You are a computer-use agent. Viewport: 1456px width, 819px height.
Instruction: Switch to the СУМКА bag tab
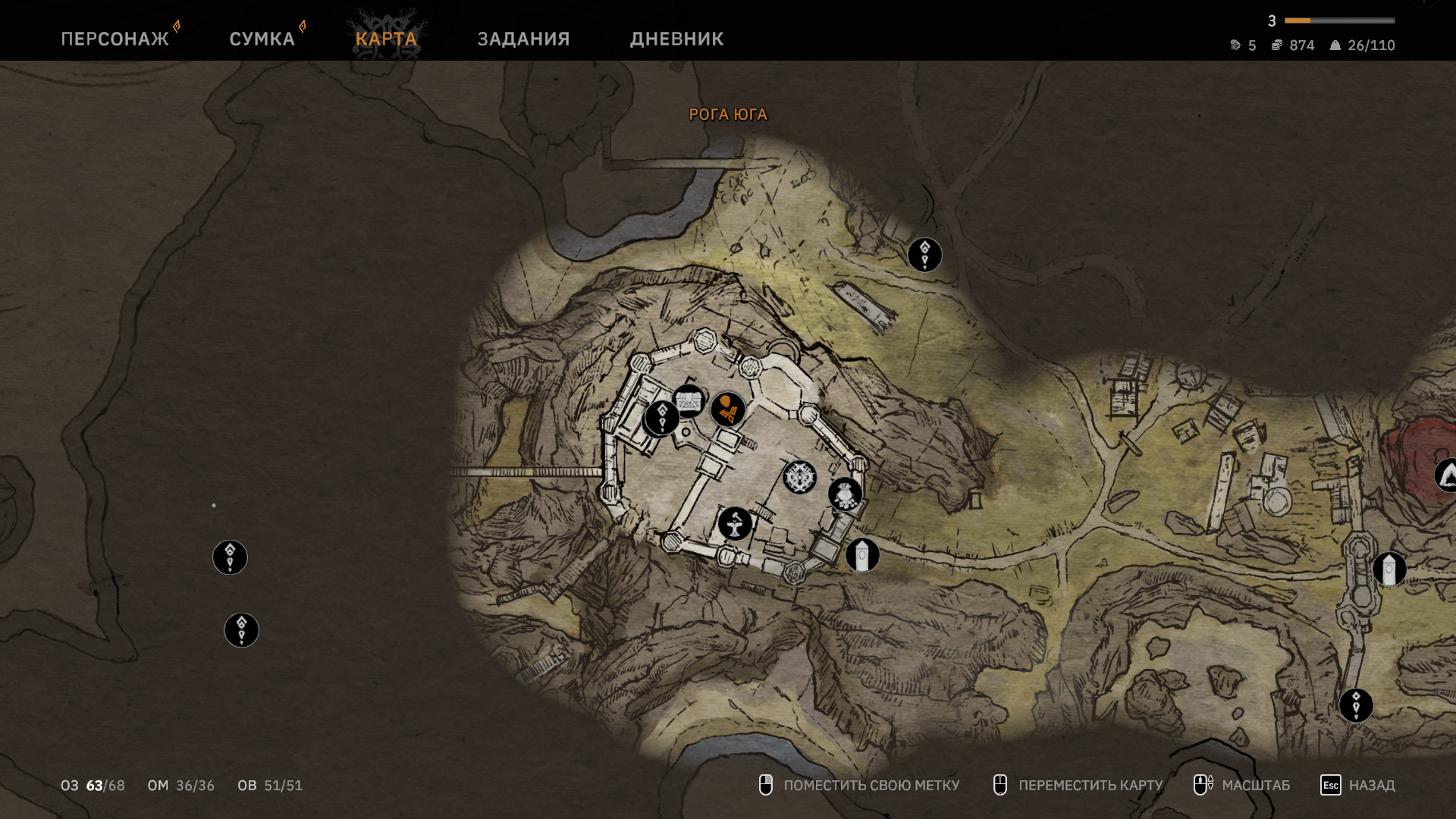click(x=262, y=39)
